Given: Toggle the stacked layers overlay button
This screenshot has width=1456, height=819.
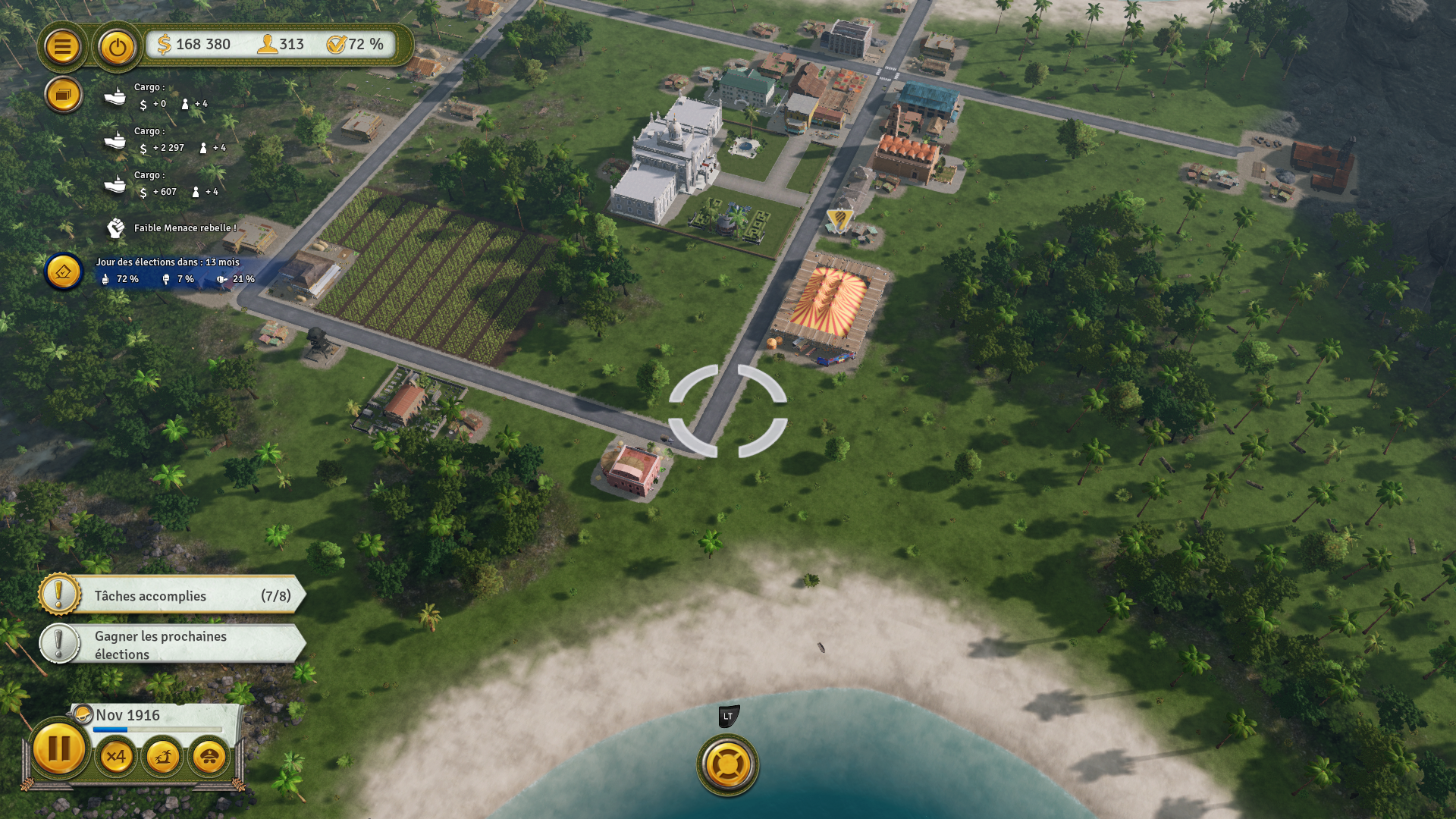Looking at the screenshot, I should pyautogui.click(x=63, y=96).
